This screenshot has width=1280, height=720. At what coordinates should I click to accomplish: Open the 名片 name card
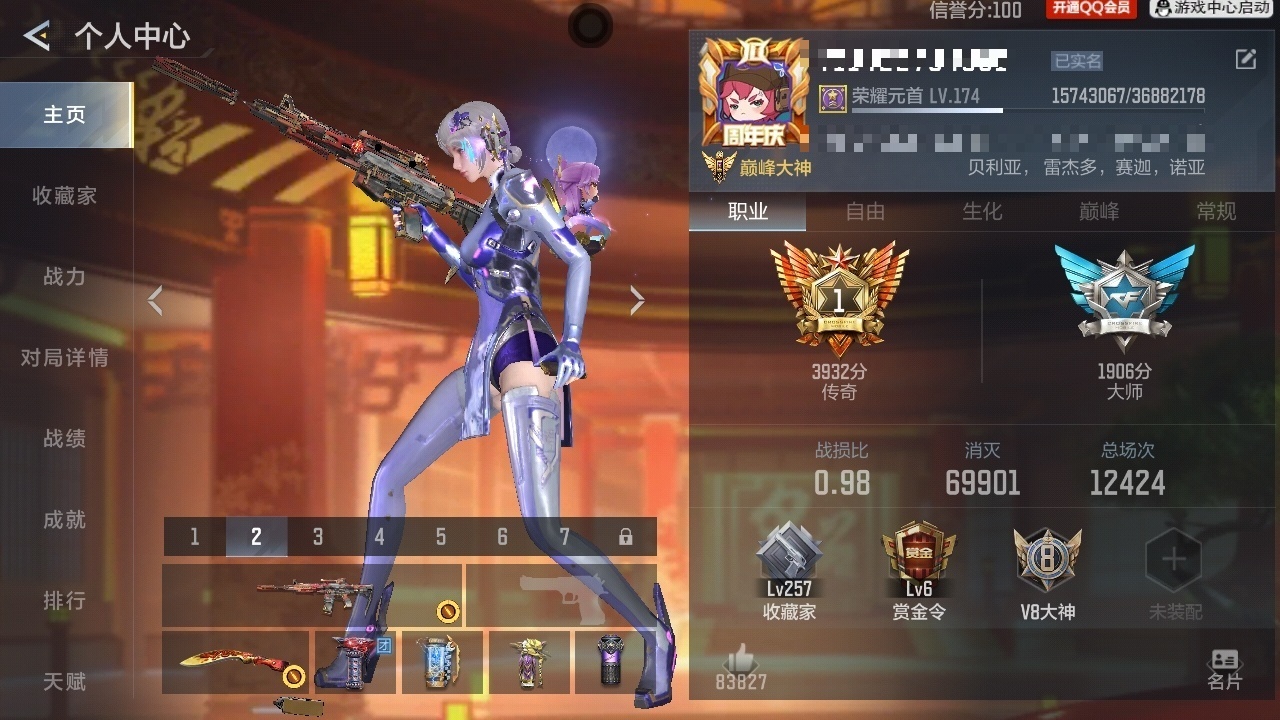(1224, 669)
